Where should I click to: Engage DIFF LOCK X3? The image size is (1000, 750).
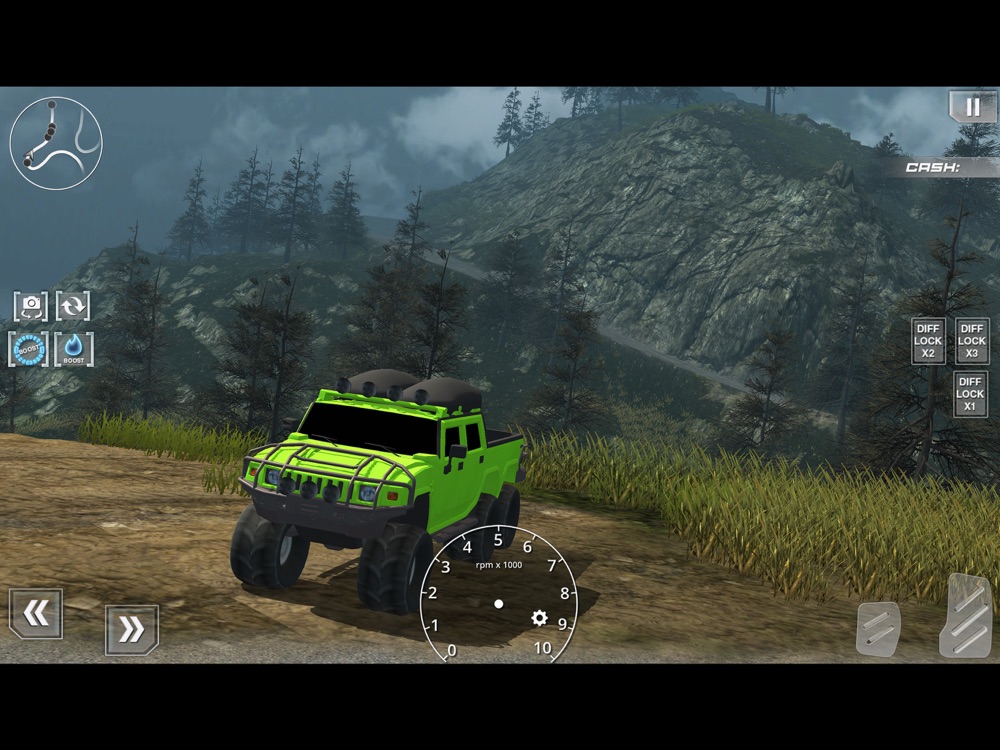click(x=972, y=341)
